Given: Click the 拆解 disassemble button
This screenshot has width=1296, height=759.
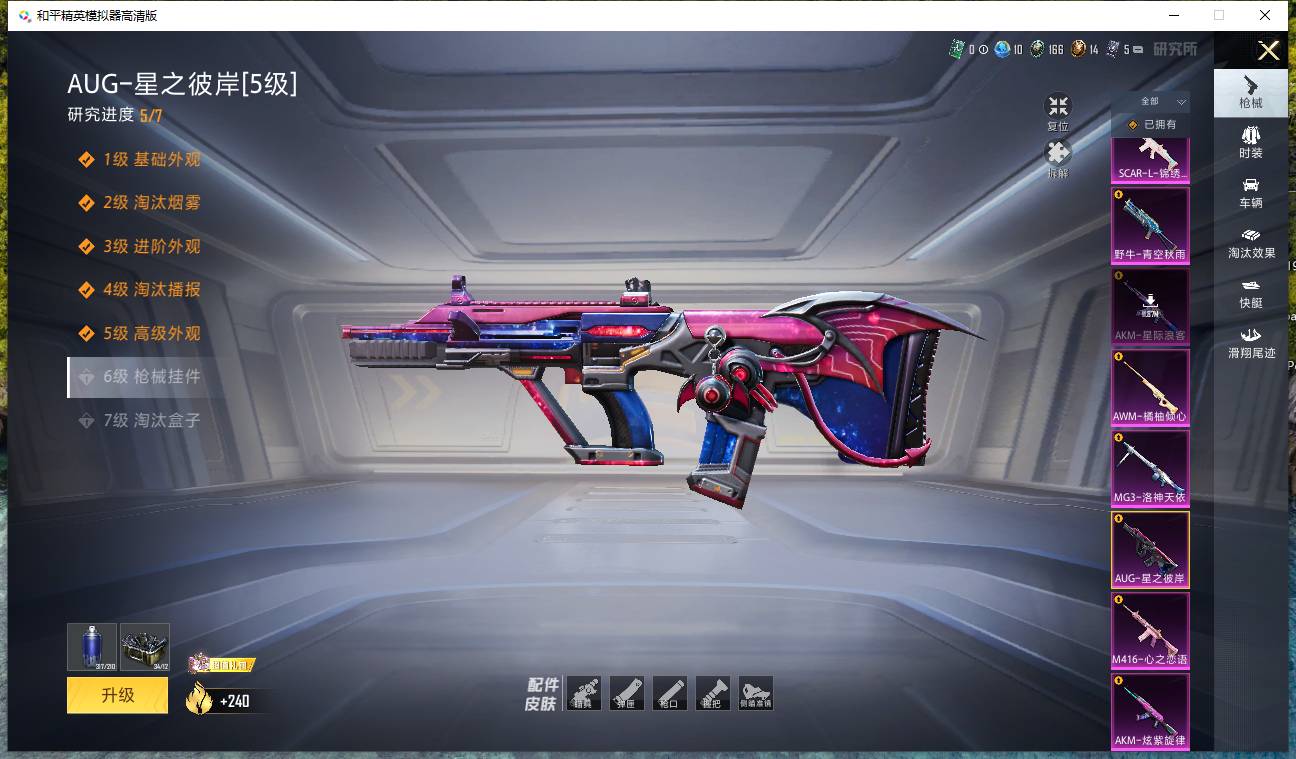Looking at the screenshot, I should pos(1057,158).
